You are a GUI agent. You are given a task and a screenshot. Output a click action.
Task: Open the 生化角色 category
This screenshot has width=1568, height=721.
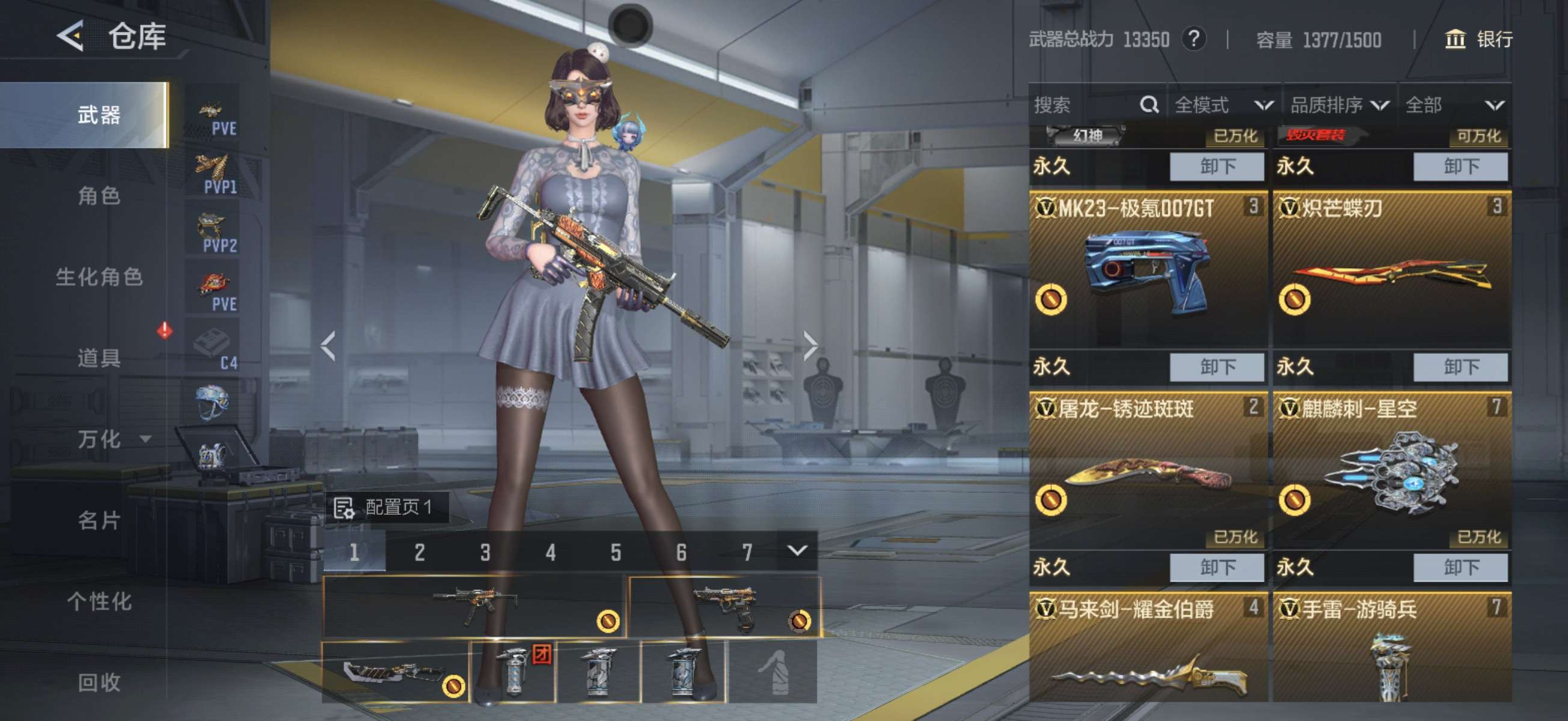point(99,277)
